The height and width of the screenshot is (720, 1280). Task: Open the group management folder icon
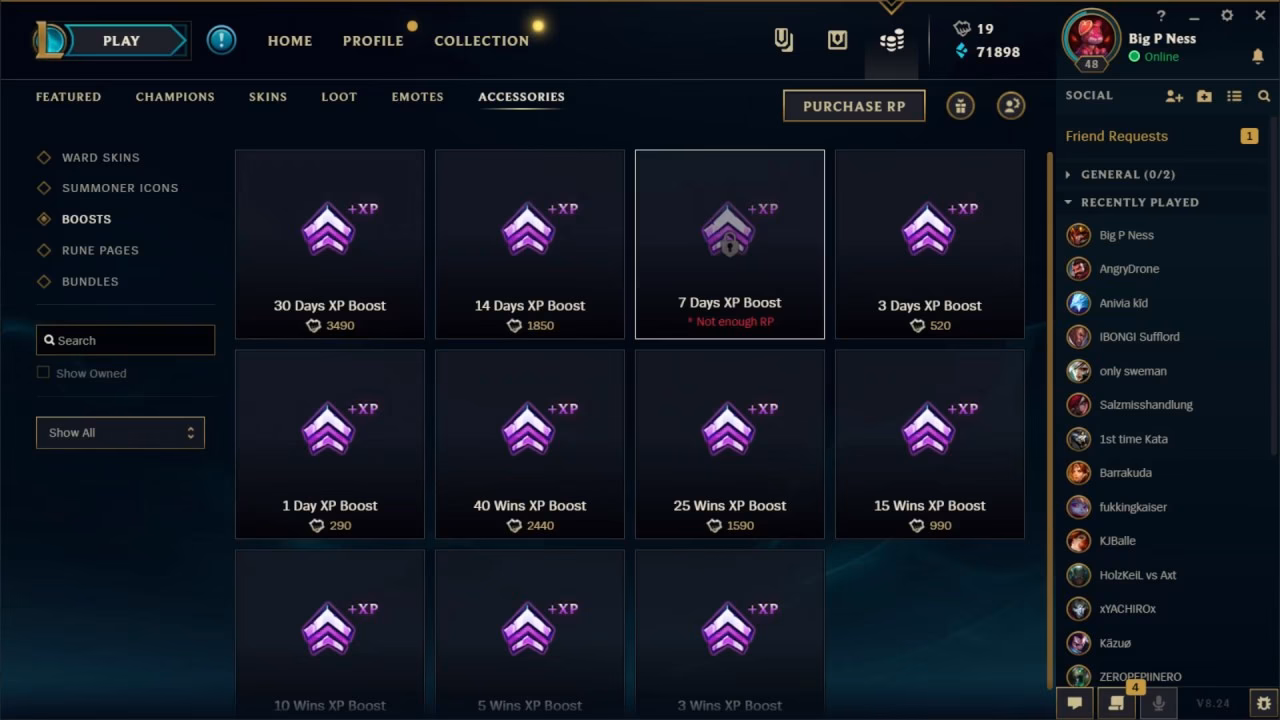point(1202,95)
